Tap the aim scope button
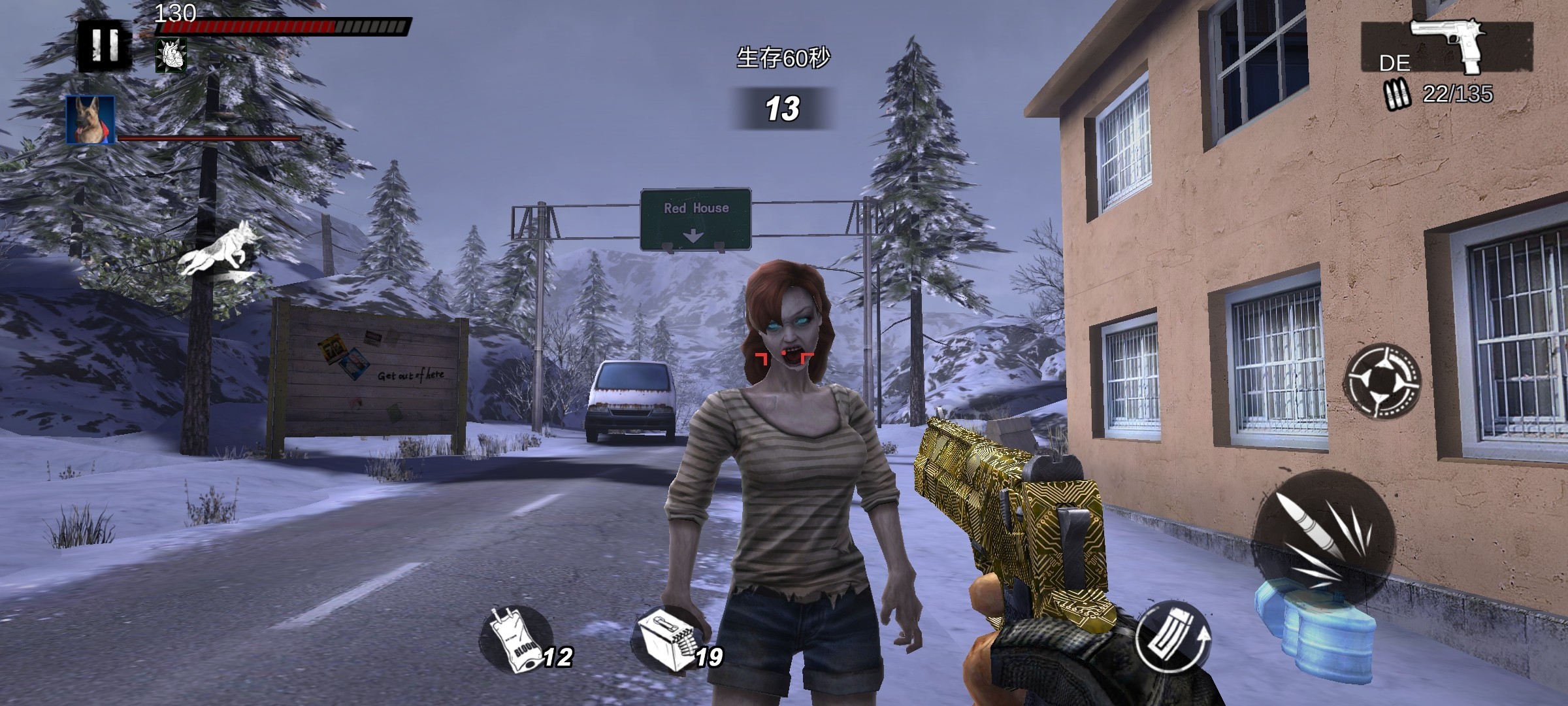The width and height of the screenshot is (1568, 706). pyautogui.click(x=1382, y=380)
